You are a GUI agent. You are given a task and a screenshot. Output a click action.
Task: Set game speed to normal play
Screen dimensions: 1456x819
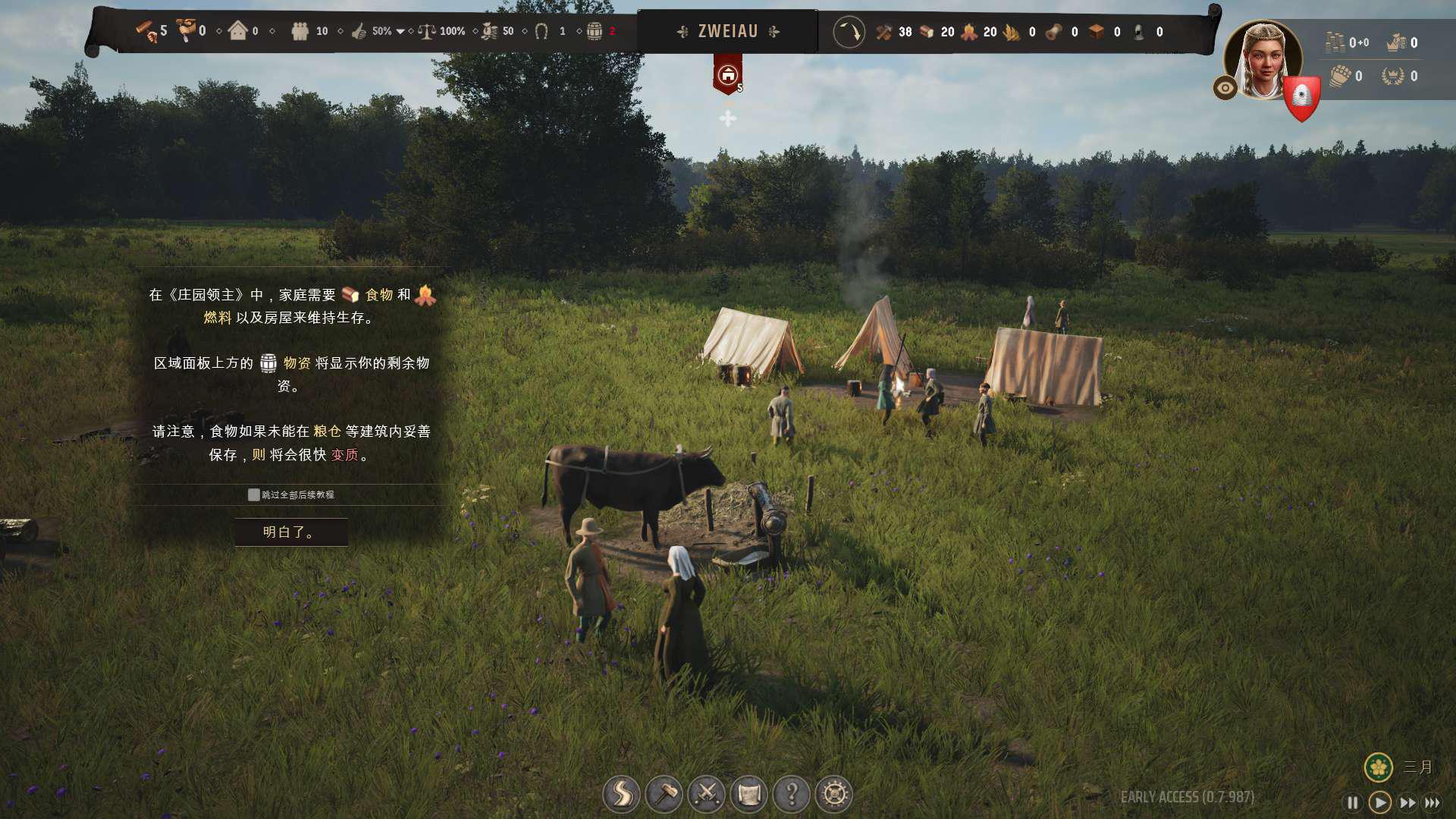1380,802
